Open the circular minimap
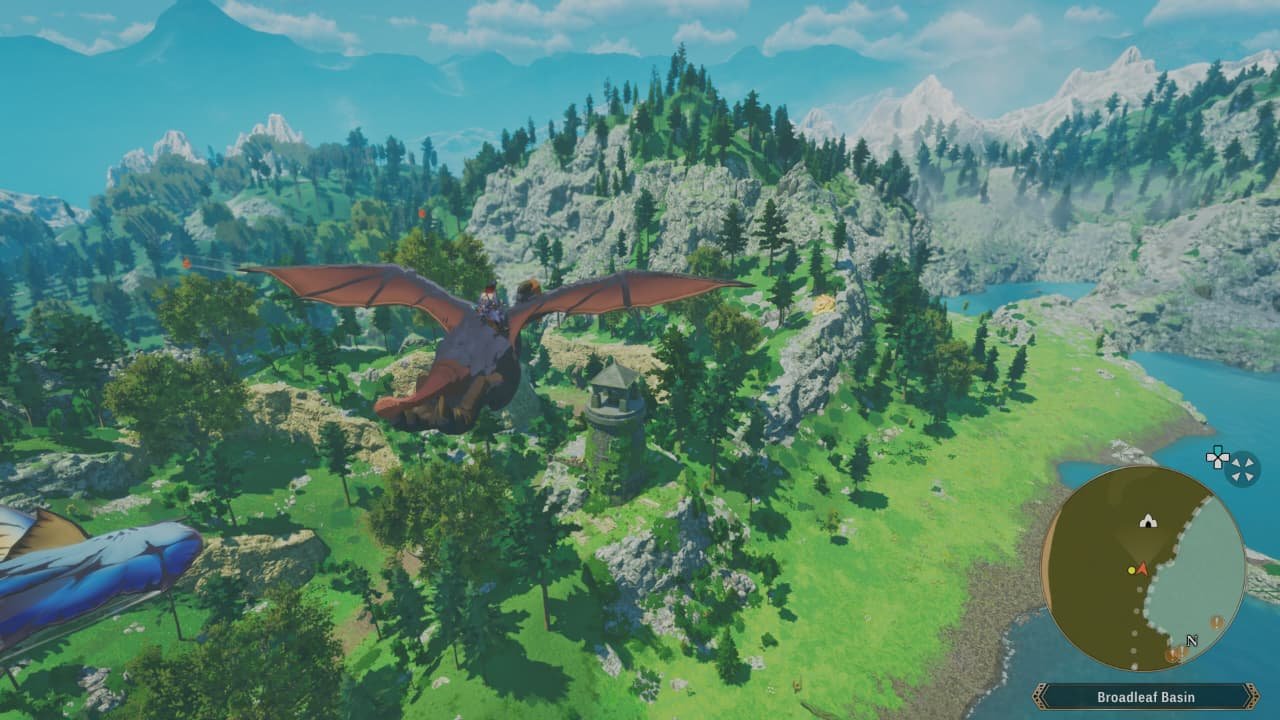The width and height of the screenshot is (1280, 720). coord(1143,568)
